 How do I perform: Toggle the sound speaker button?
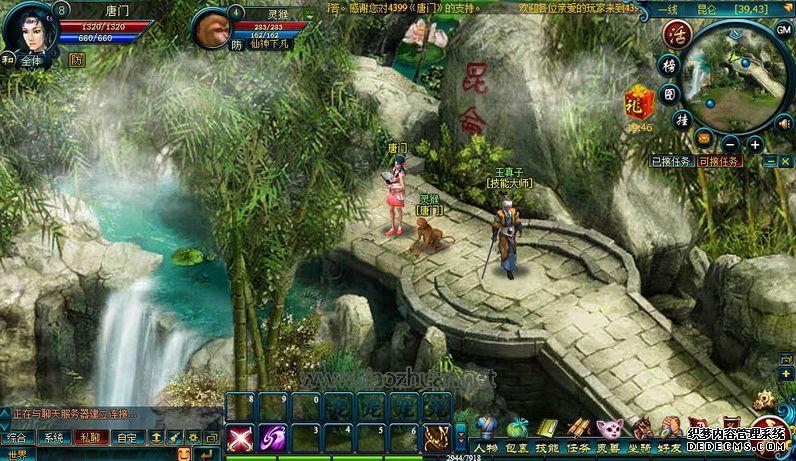(x=784, y=122)
